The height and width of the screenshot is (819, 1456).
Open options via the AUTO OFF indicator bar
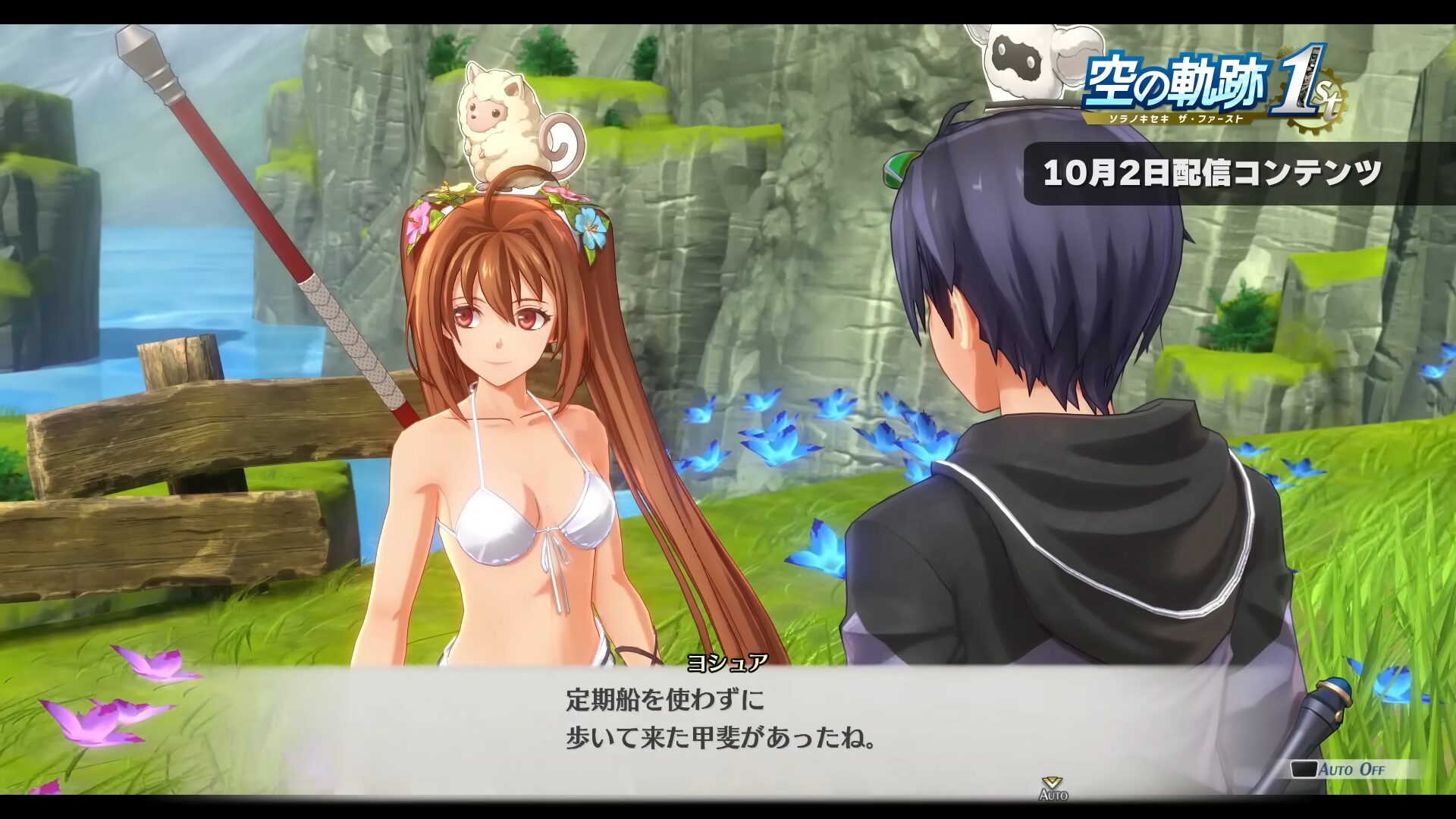pyautogui.click(x=1350, y=767)
